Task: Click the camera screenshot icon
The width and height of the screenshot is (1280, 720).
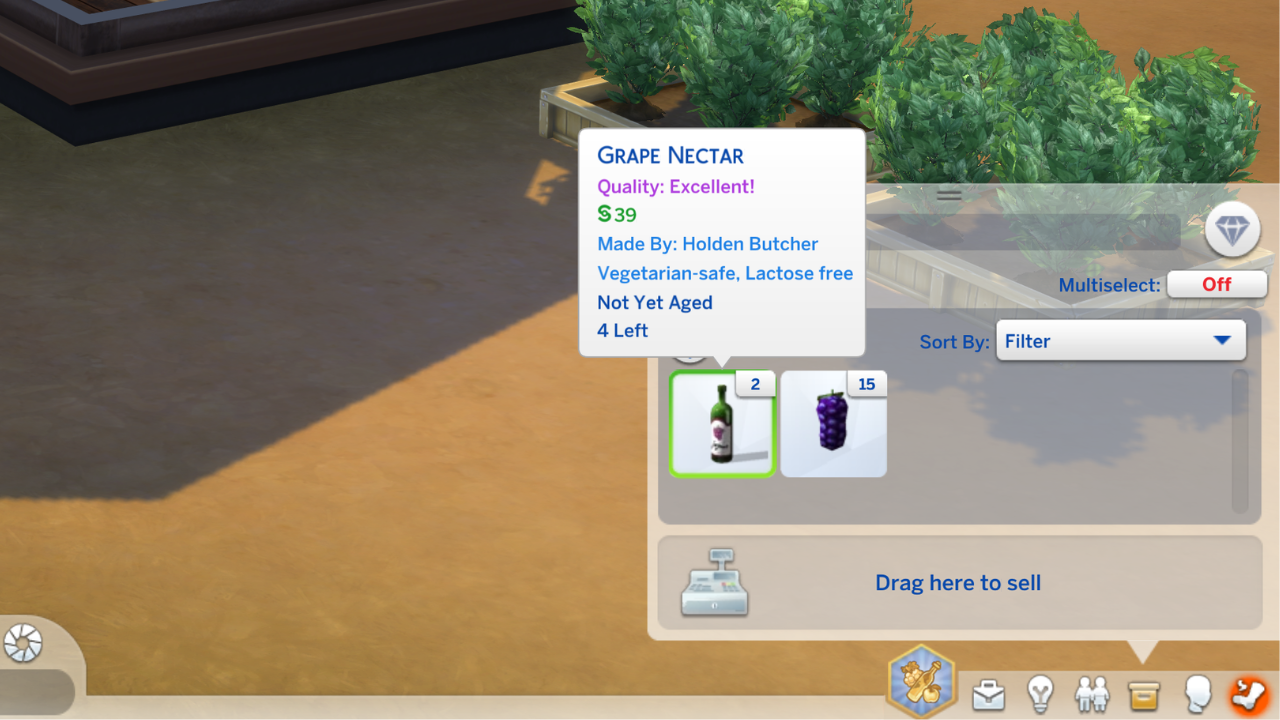Action: tap(24, 644)
